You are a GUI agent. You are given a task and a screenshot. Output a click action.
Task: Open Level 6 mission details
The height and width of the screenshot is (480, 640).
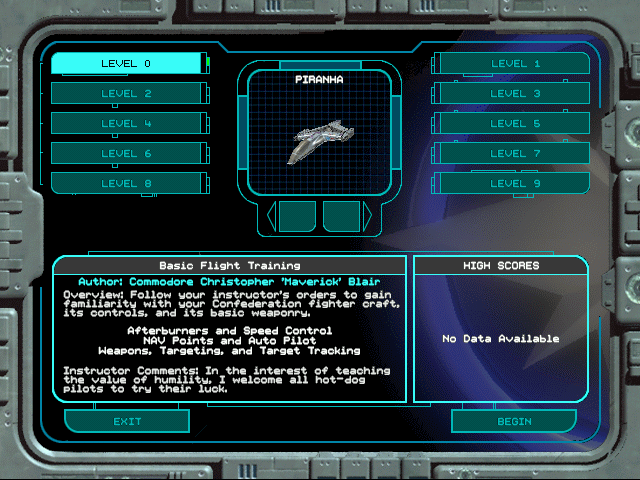tap(127, 154)
